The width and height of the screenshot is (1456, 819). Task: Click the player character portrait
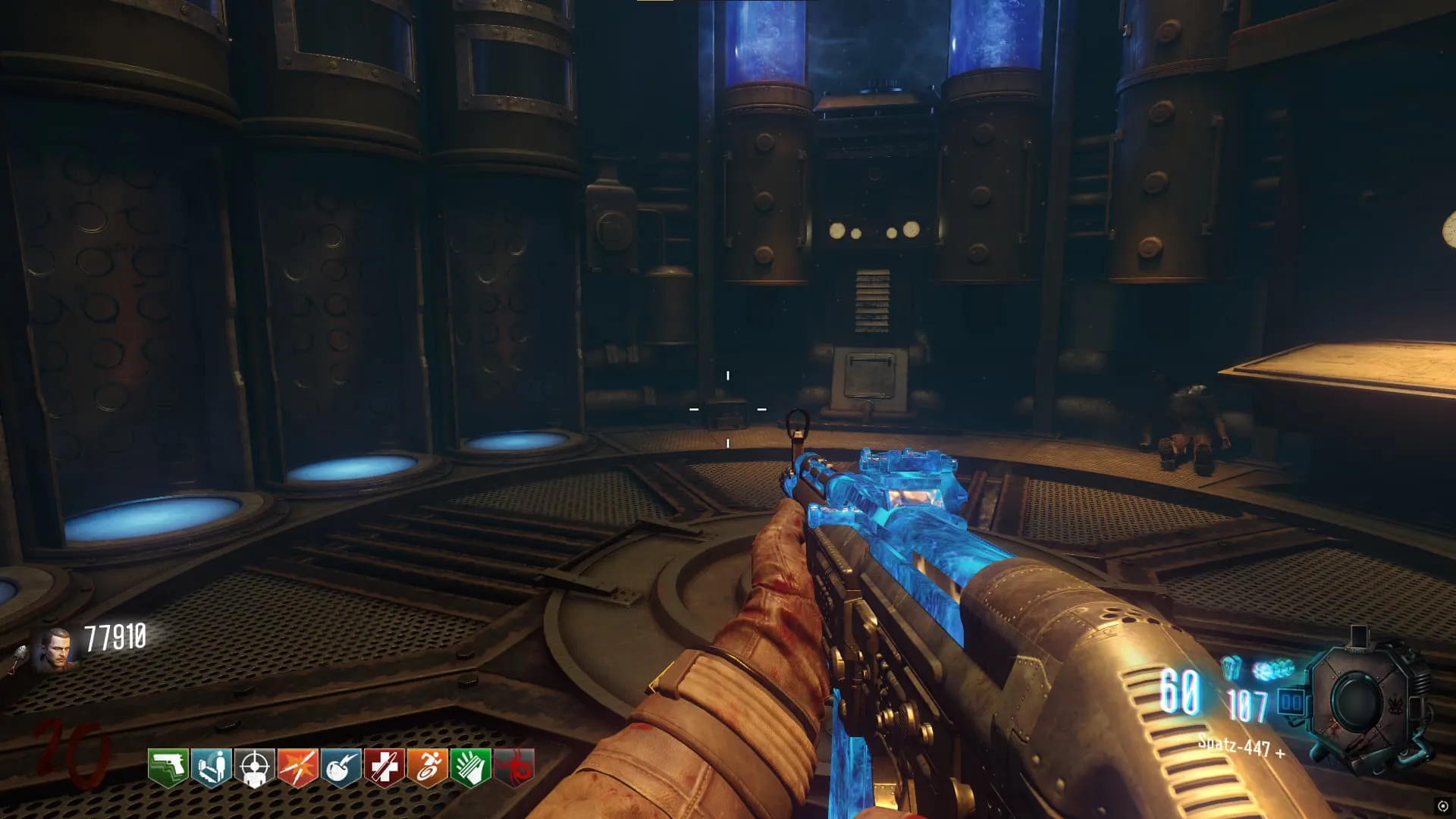pyautogui.click(x=58, y=650)
